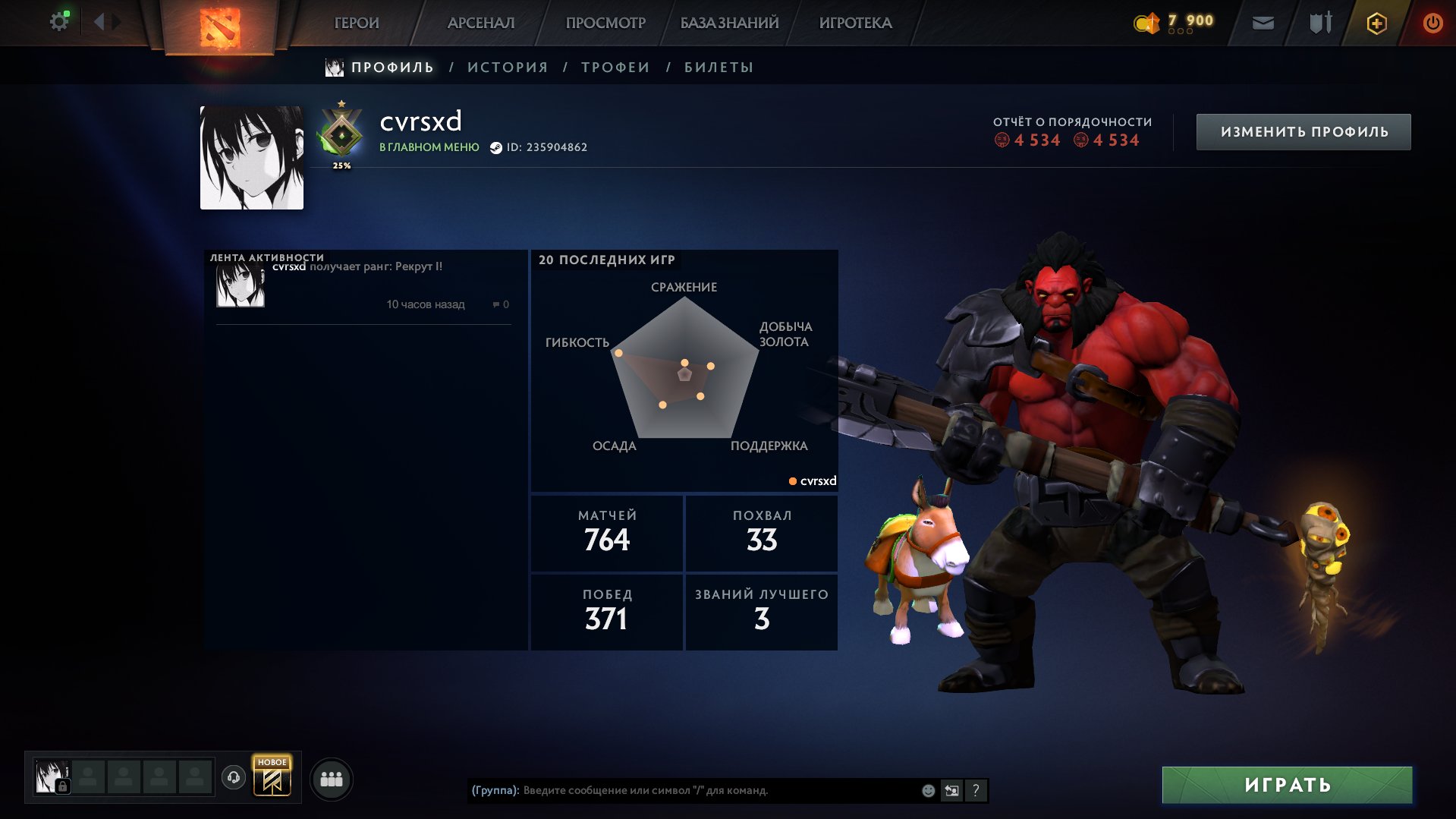Open the settings gear menu
This screenshot has width=1456, height=819.
pos(58,20)
